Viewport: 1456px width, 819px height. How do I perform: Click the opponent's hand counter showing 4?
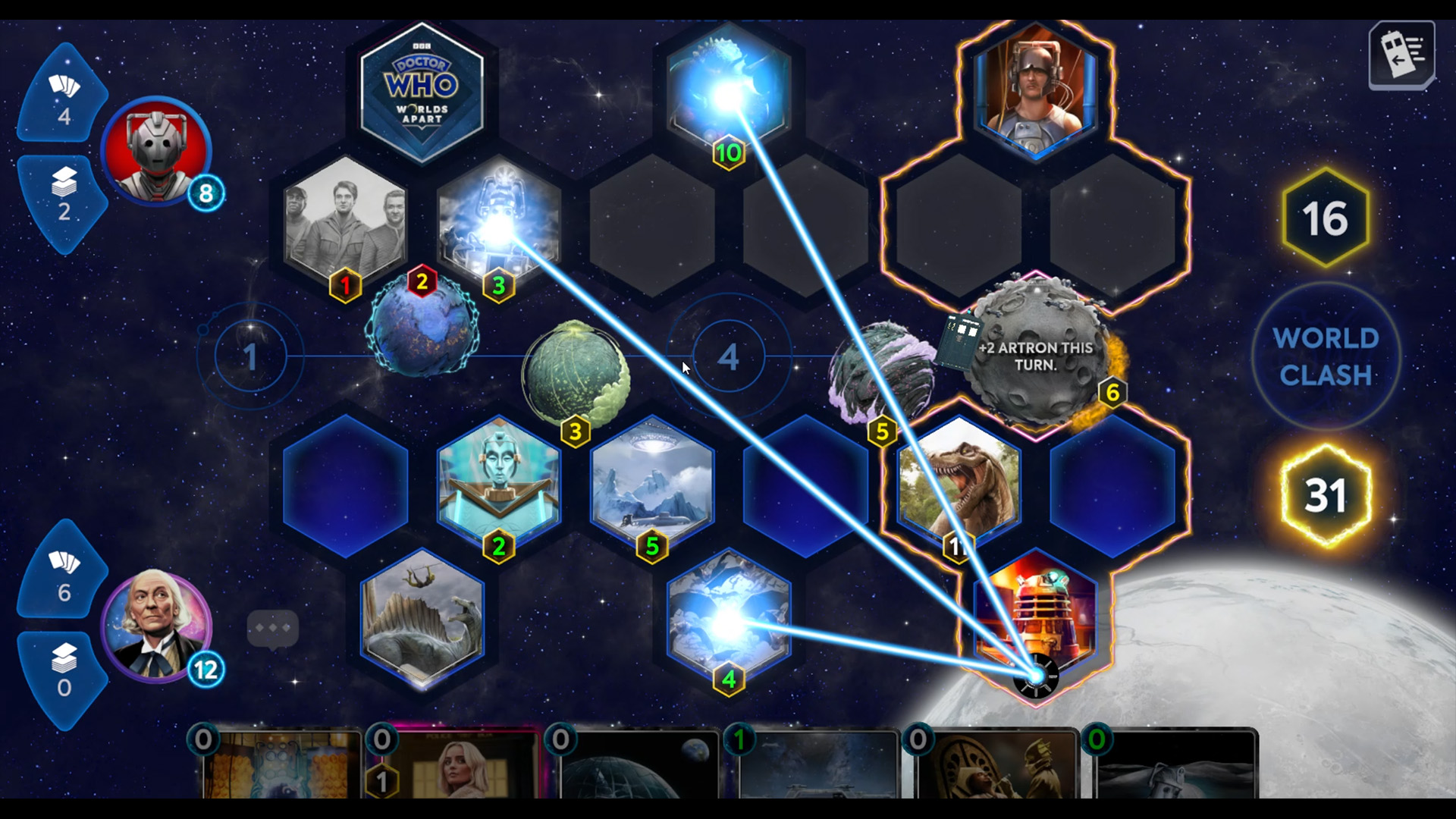(65, 99)
